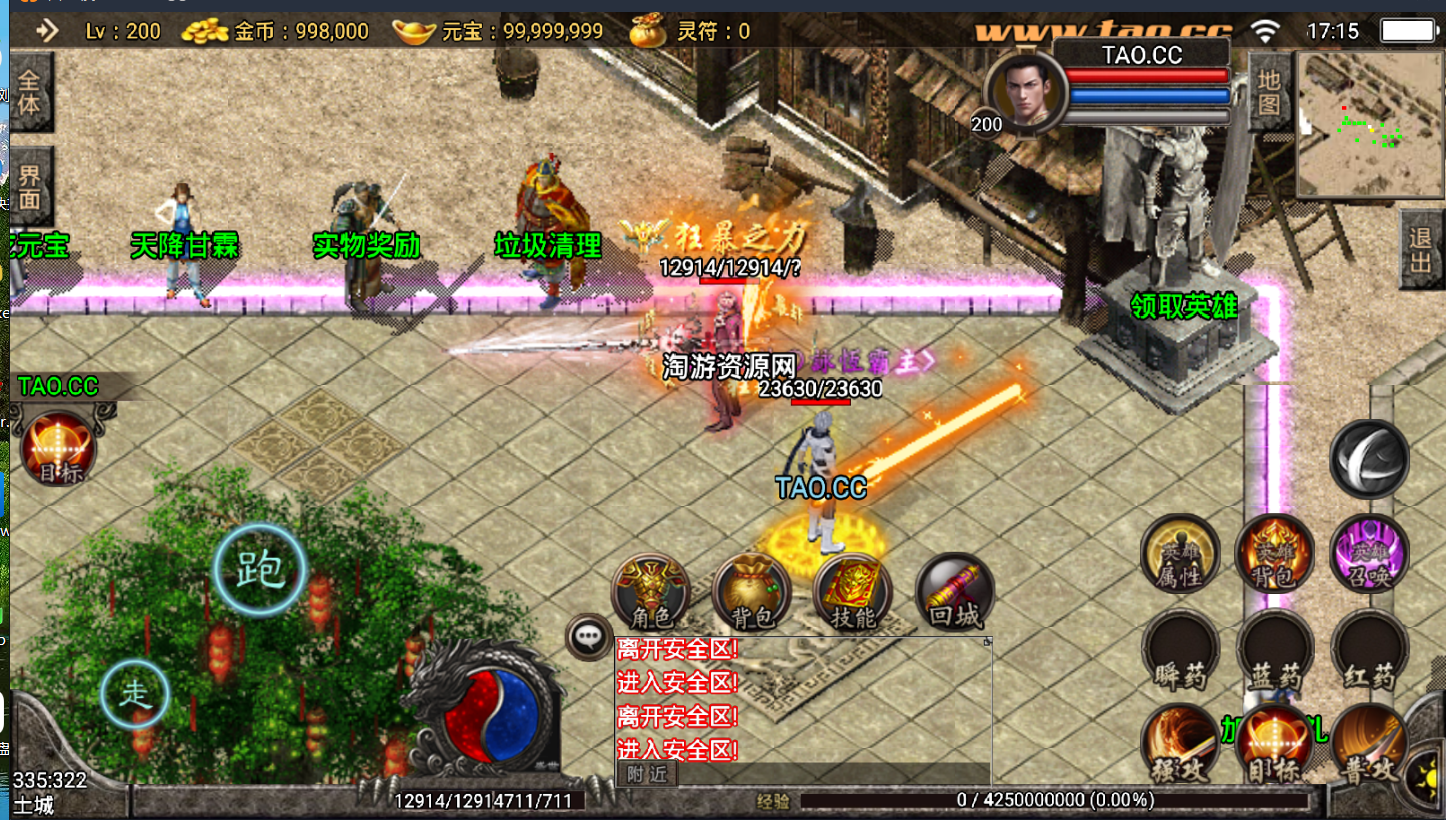
Task: Use the 蓝药 mana potion slot
Action: click(1274, 651)
